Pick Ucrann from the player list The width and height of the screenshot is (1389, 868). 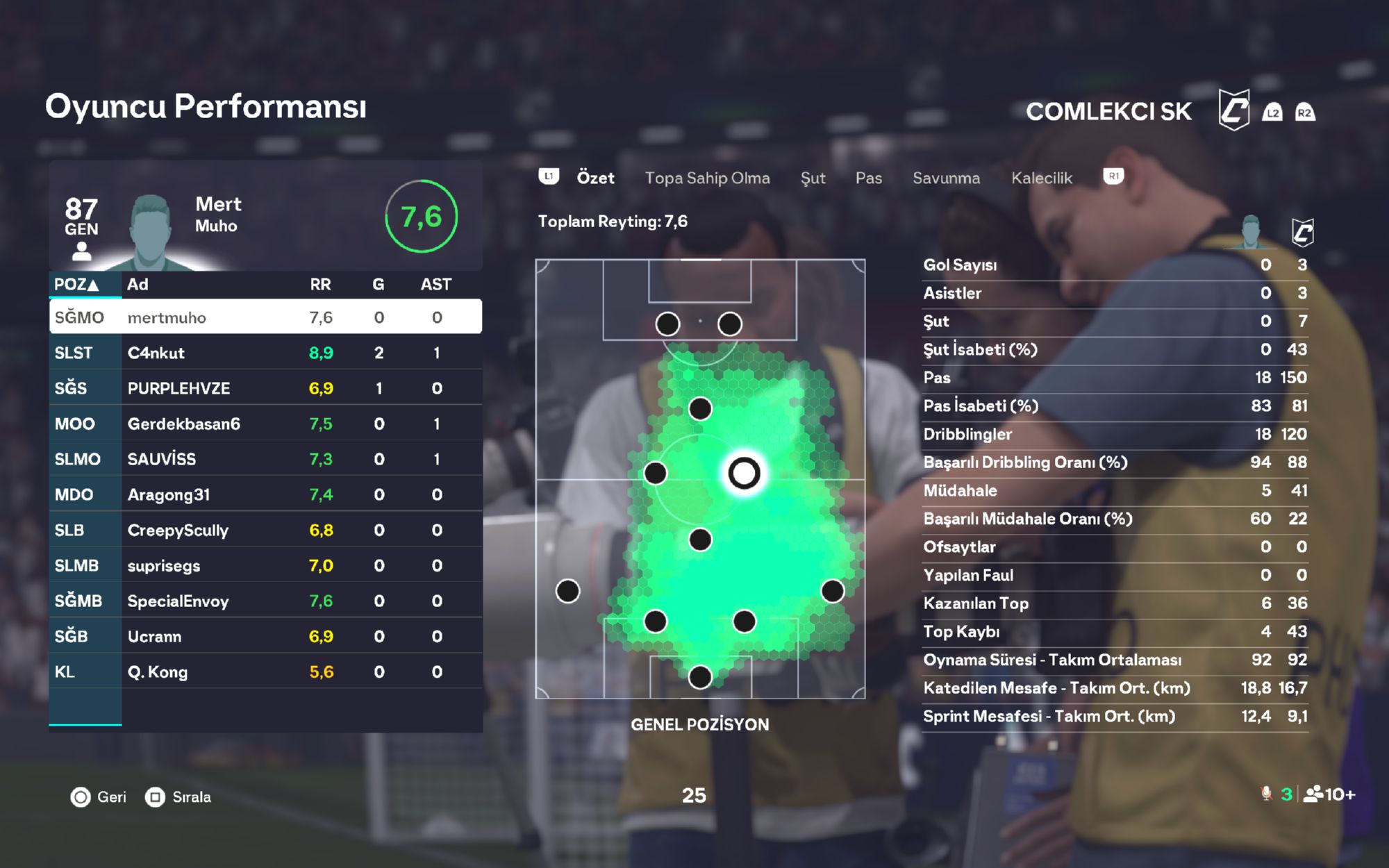coord(265,636)
